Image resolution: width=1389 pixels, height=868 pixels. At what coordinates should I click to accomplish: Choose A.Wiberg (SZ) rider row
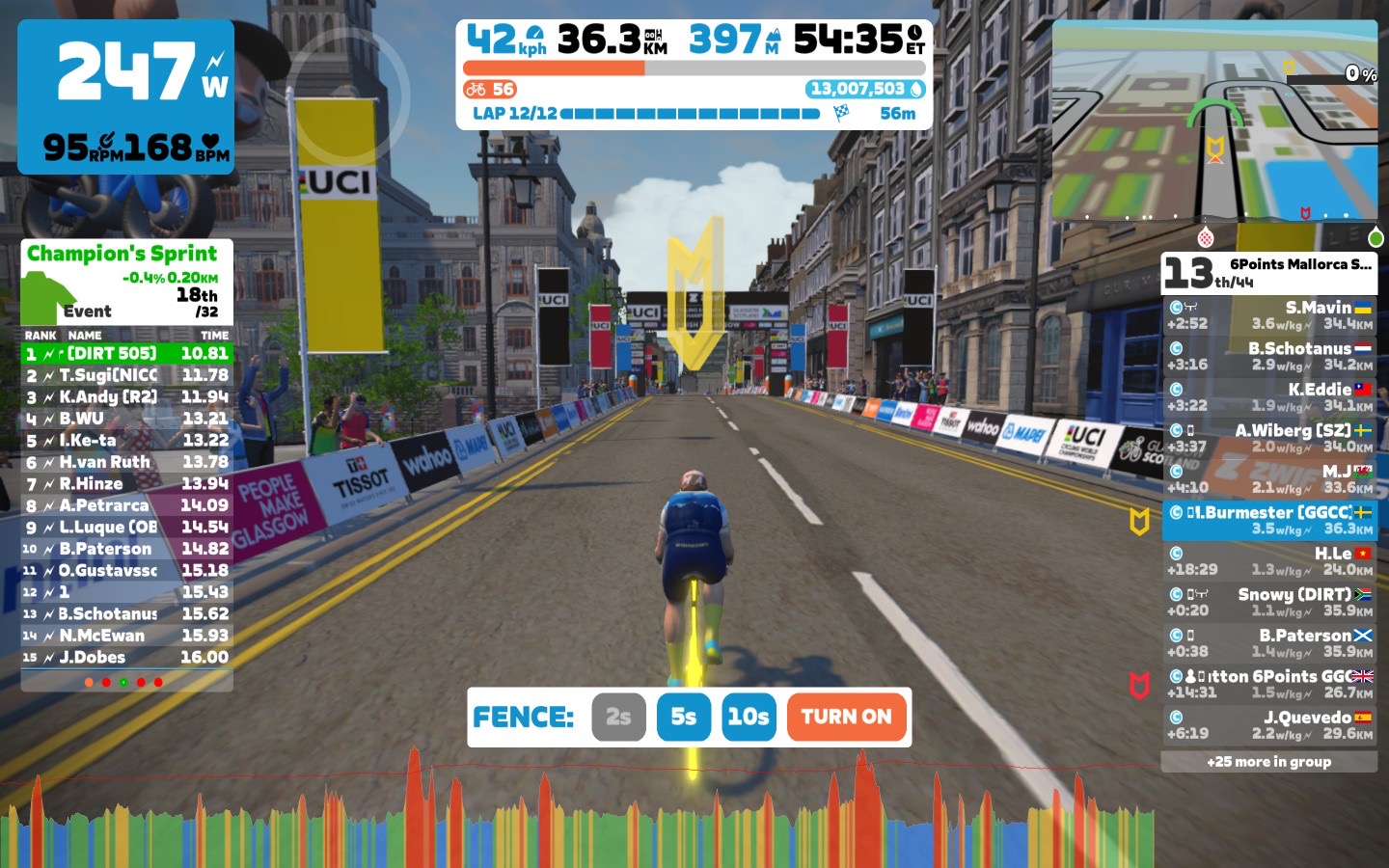pyautogui.click(x=1268, y=438)
